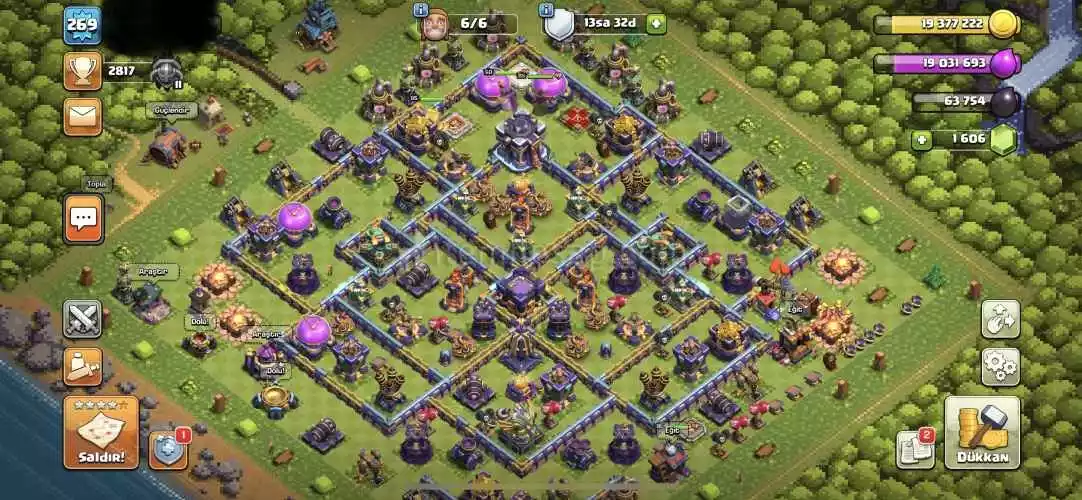This screenshot has width=1082, height=500.
Task: Show shield info via its info icon
Action: pyautogui.click(x=547, y=9)
